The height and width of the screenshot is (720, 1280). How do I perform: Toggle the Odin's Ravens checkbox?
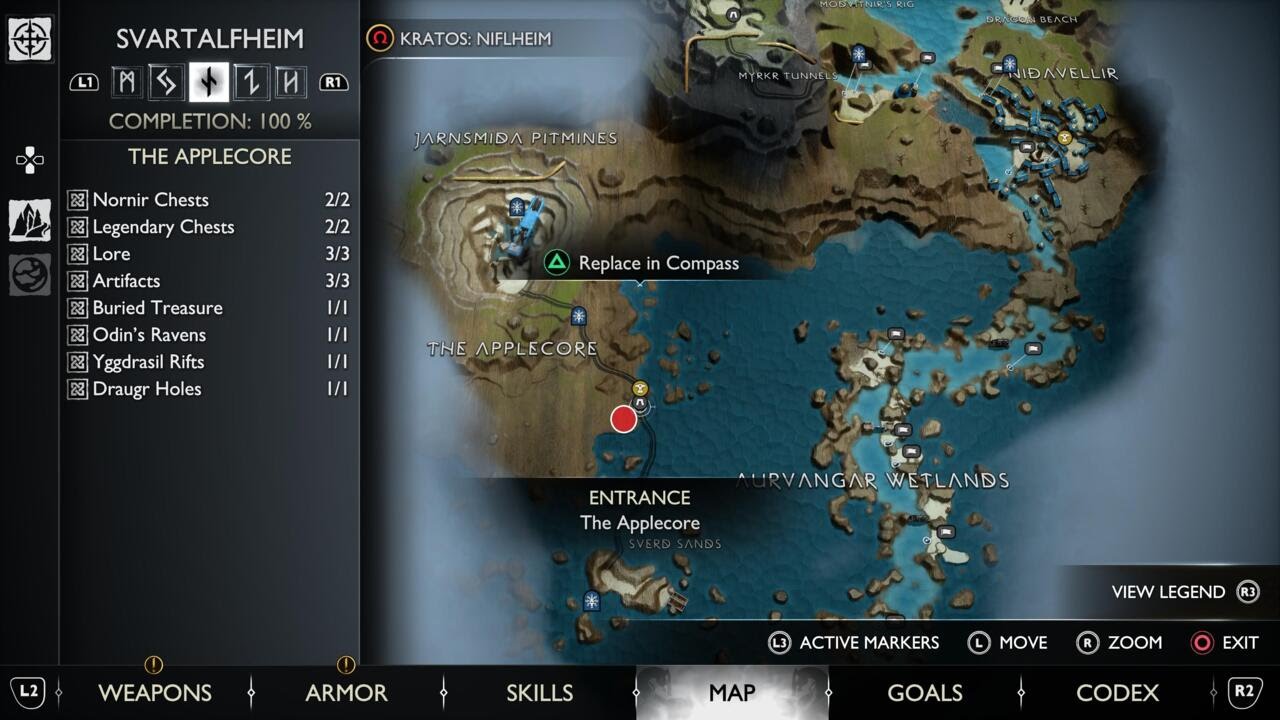78,334
